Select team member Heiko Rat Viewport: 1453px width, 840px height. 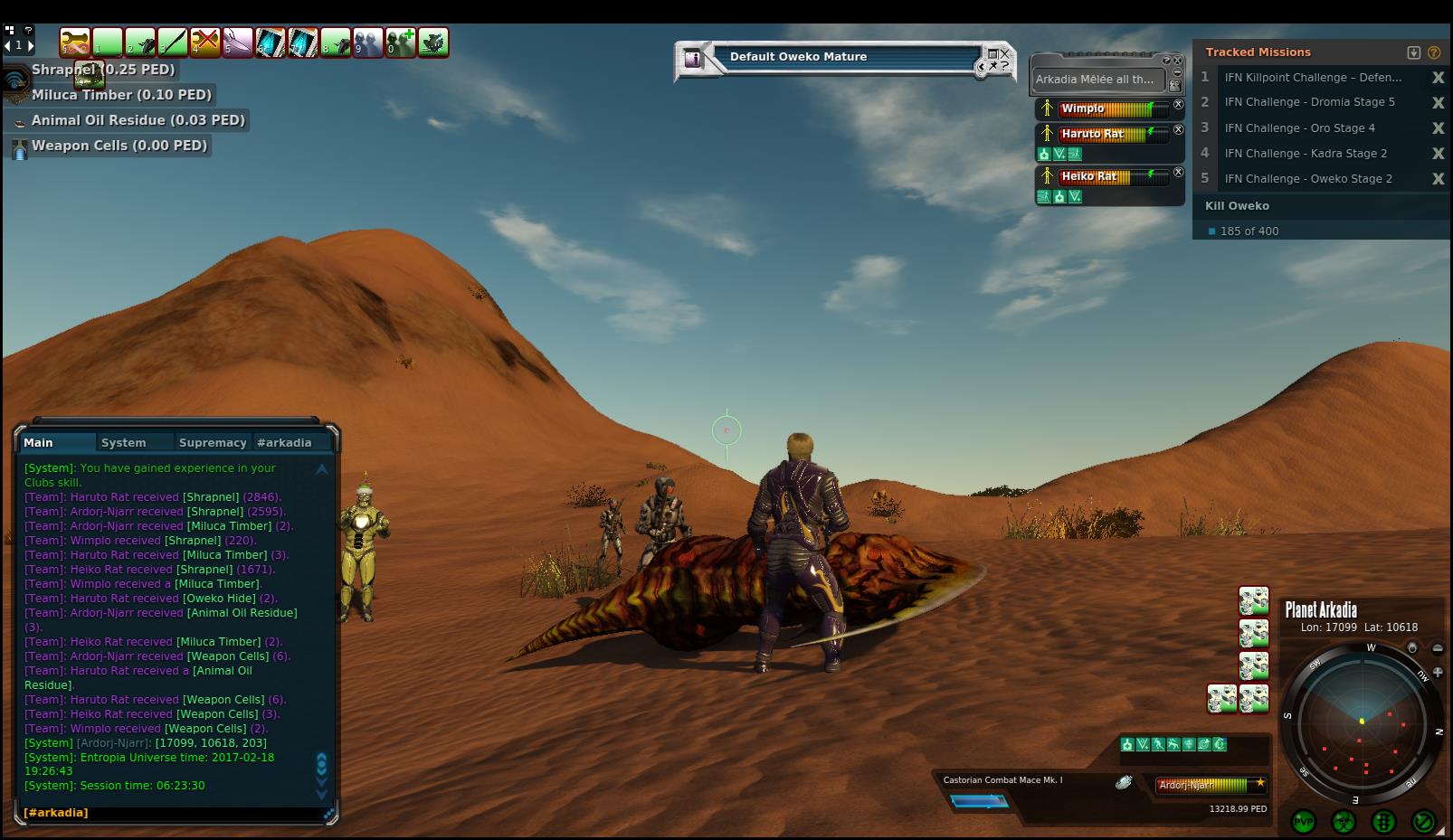tap(1090, 176)
